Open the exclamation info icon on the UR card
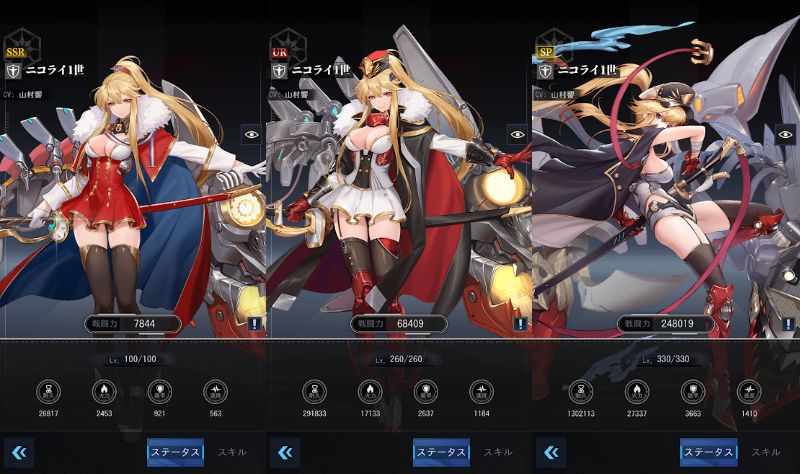Screen dimensions: 800x474 click(521, 323)
